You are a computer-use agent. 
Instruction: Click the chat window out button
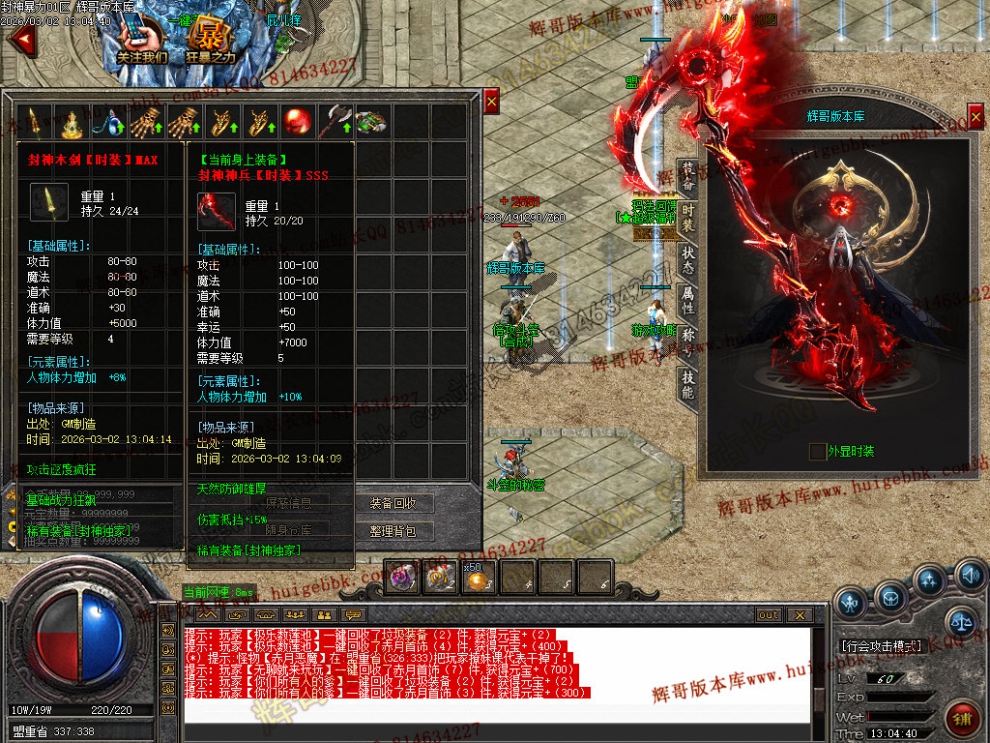(768, 615)
